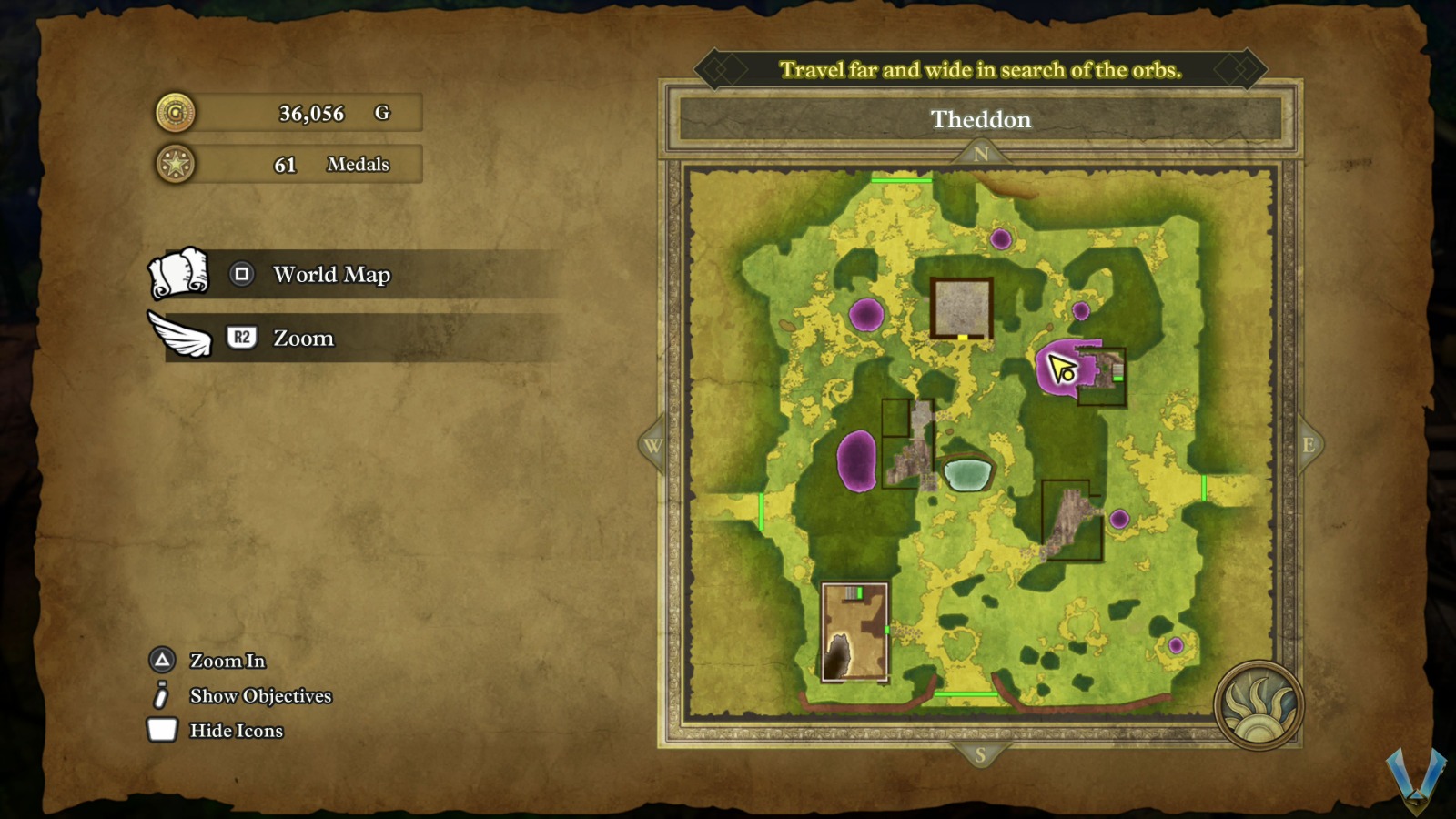Viewport: 1456px width, 819px height.
Task: Click the east arrow on the map frame
Action: point(1309,445)
